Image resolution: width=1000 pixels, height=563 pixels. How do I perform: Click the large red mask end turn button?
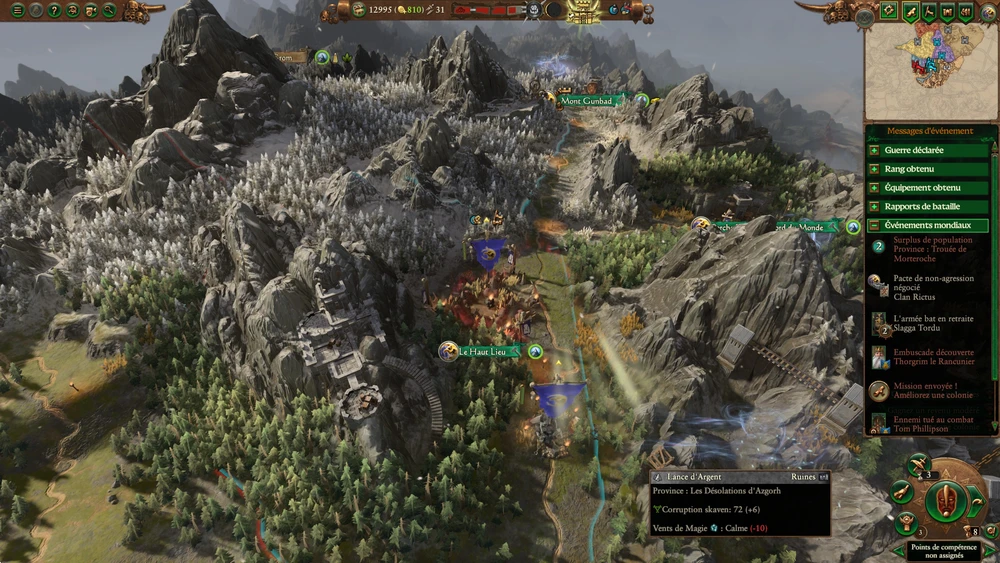(944, 500)
